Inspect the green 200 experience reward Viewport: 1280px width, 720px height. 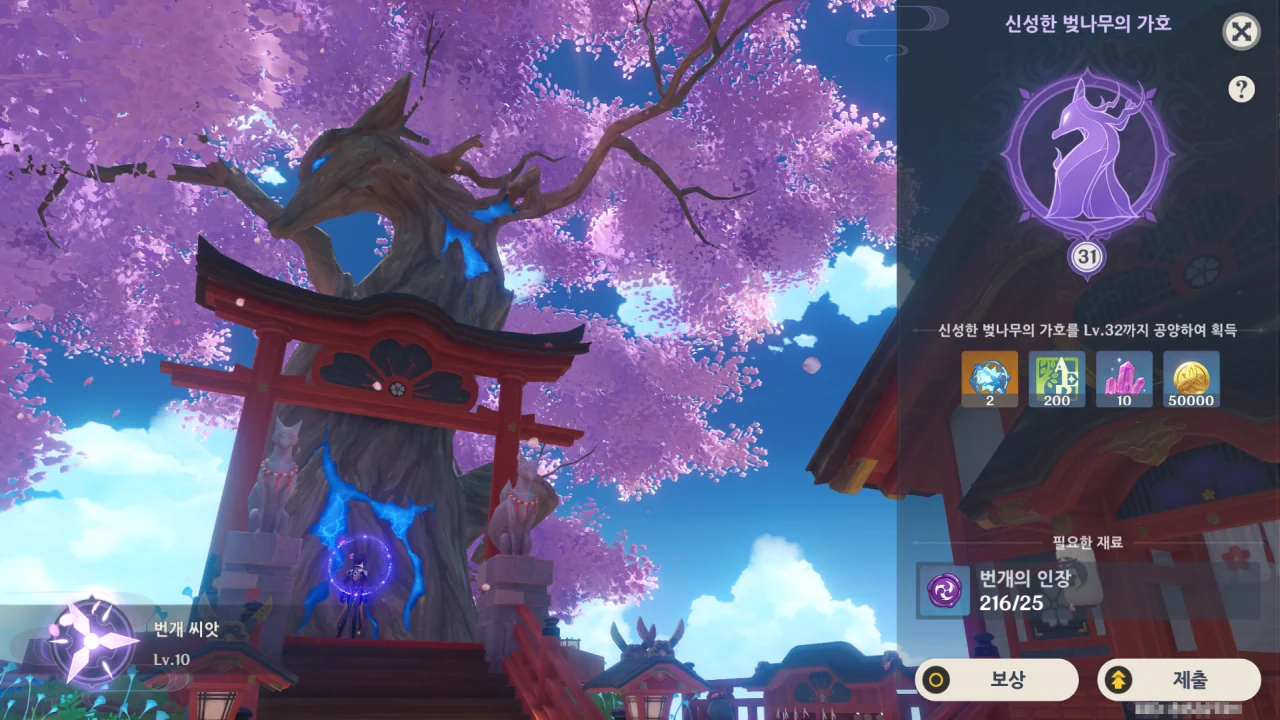[x=1057, y=379]
